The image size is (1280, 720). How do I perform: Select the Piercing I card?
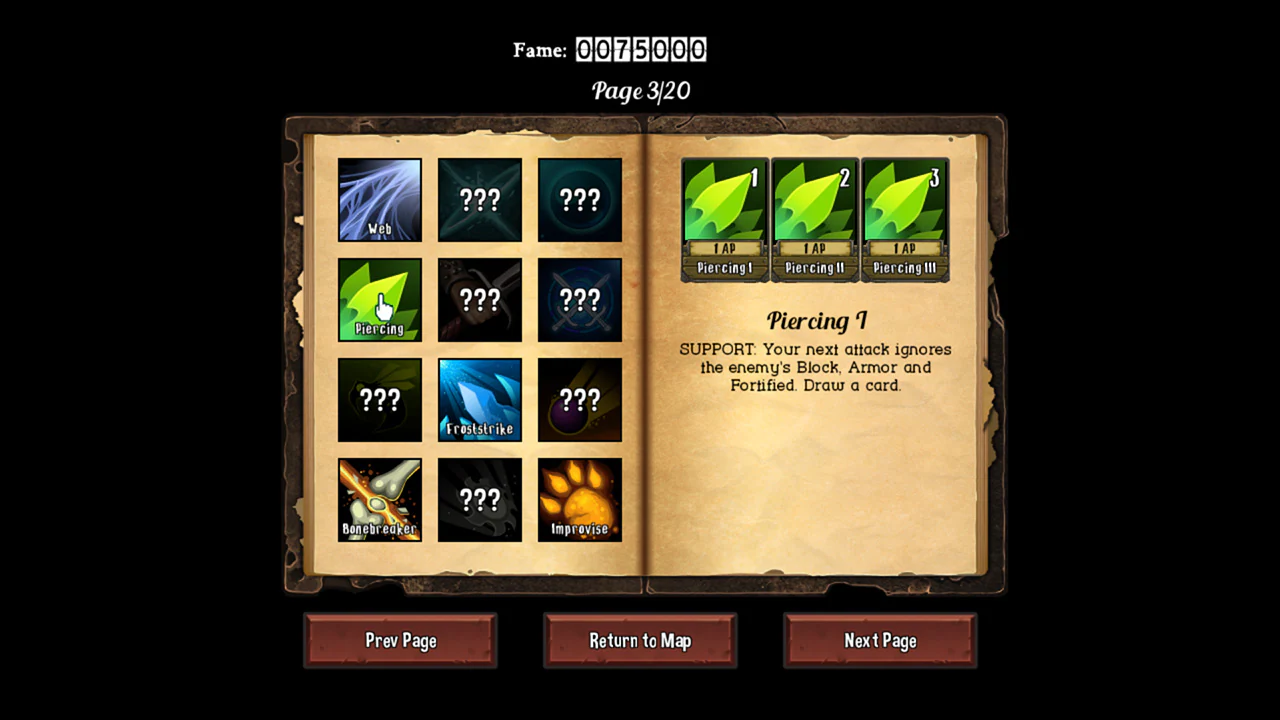click(x=724, y=218)
